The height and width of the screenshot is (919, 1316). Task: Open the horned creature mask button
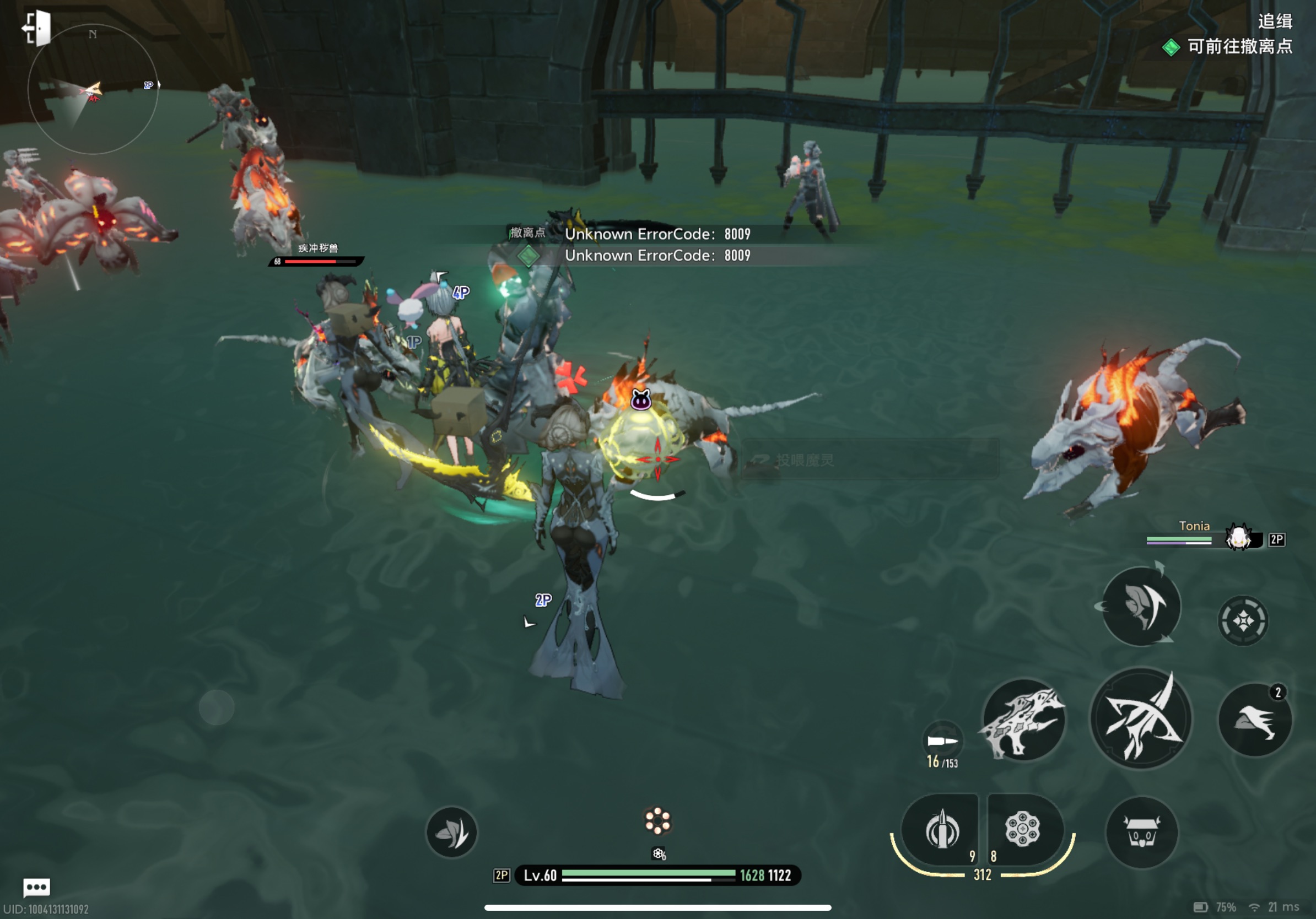pos(1142,832)
